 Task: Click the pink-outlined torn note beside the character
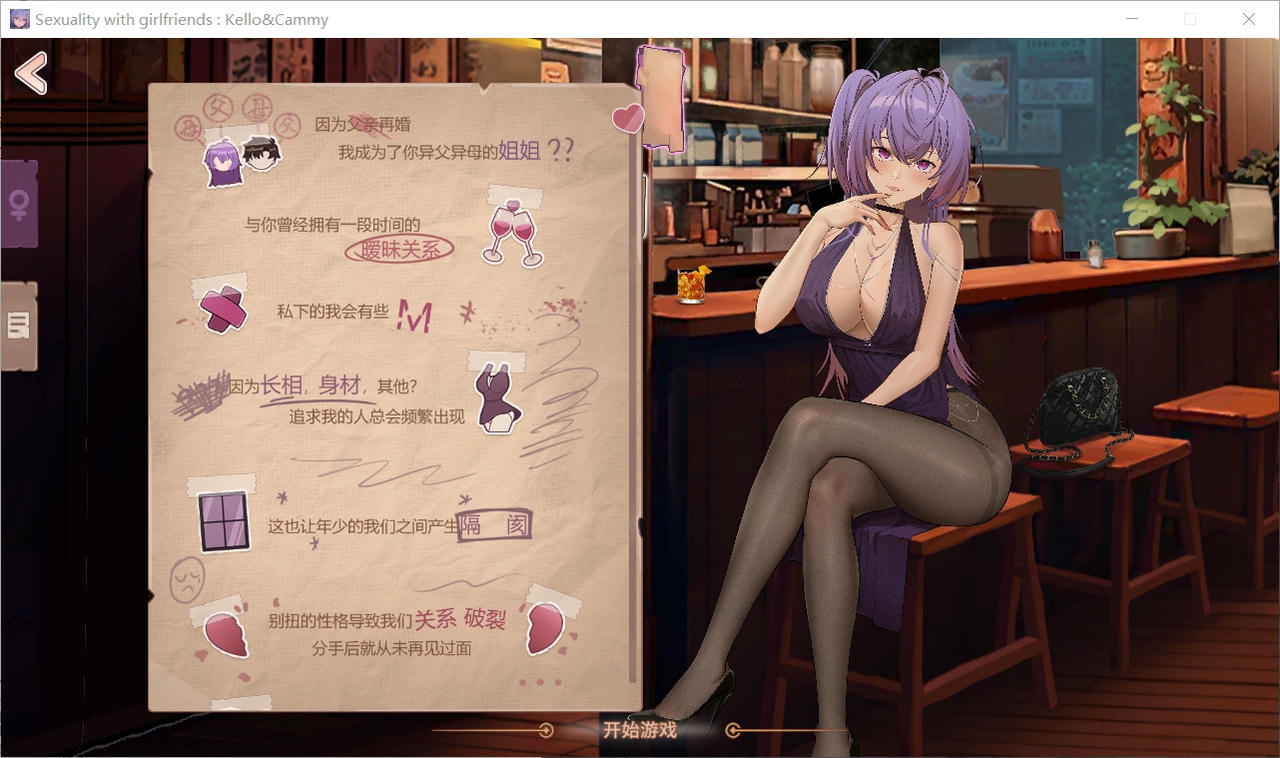point(662,97)
